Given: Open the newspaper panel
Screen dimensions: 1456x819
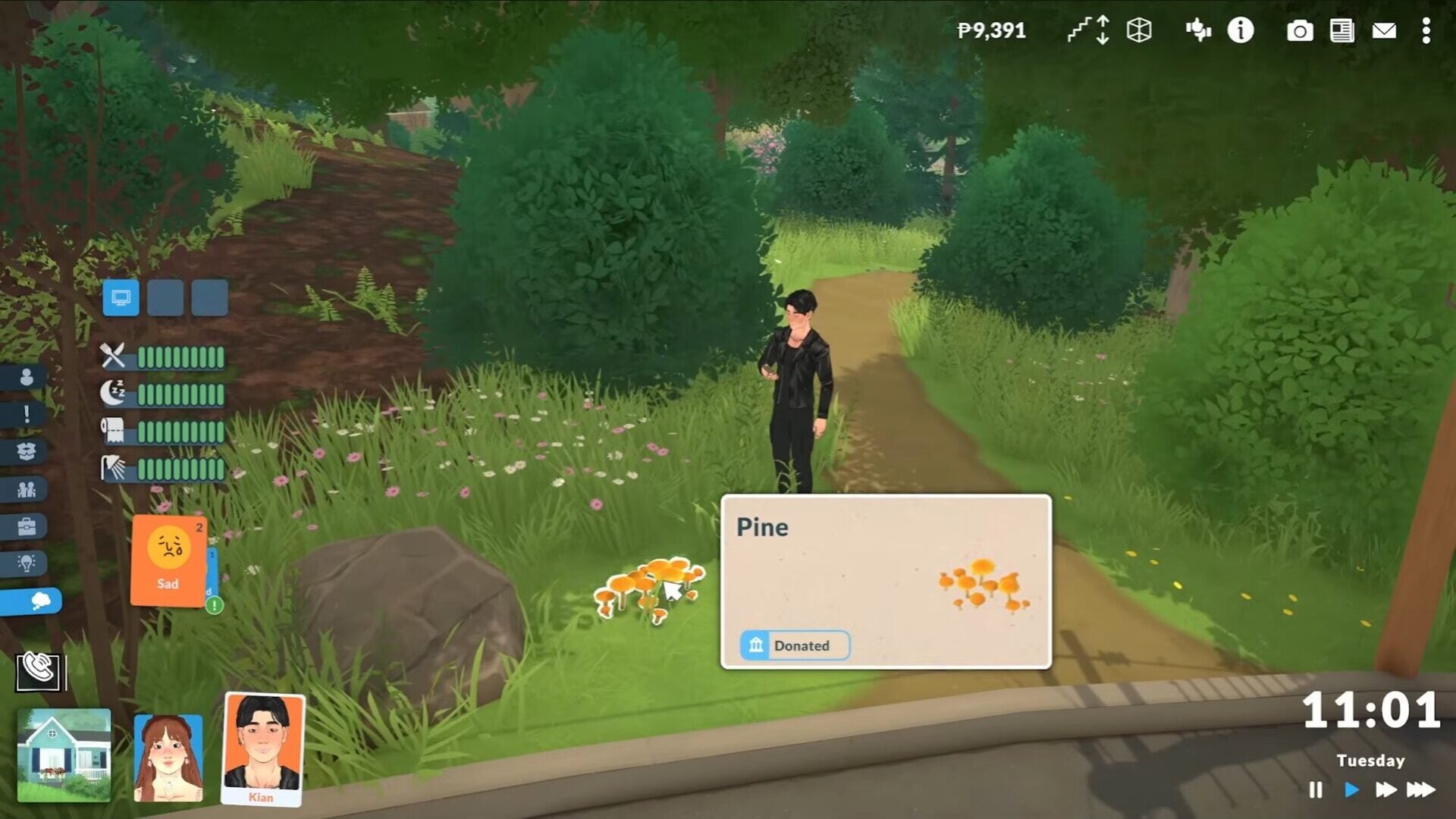Looking at the screenshot, I should (x=1341, y=31).
